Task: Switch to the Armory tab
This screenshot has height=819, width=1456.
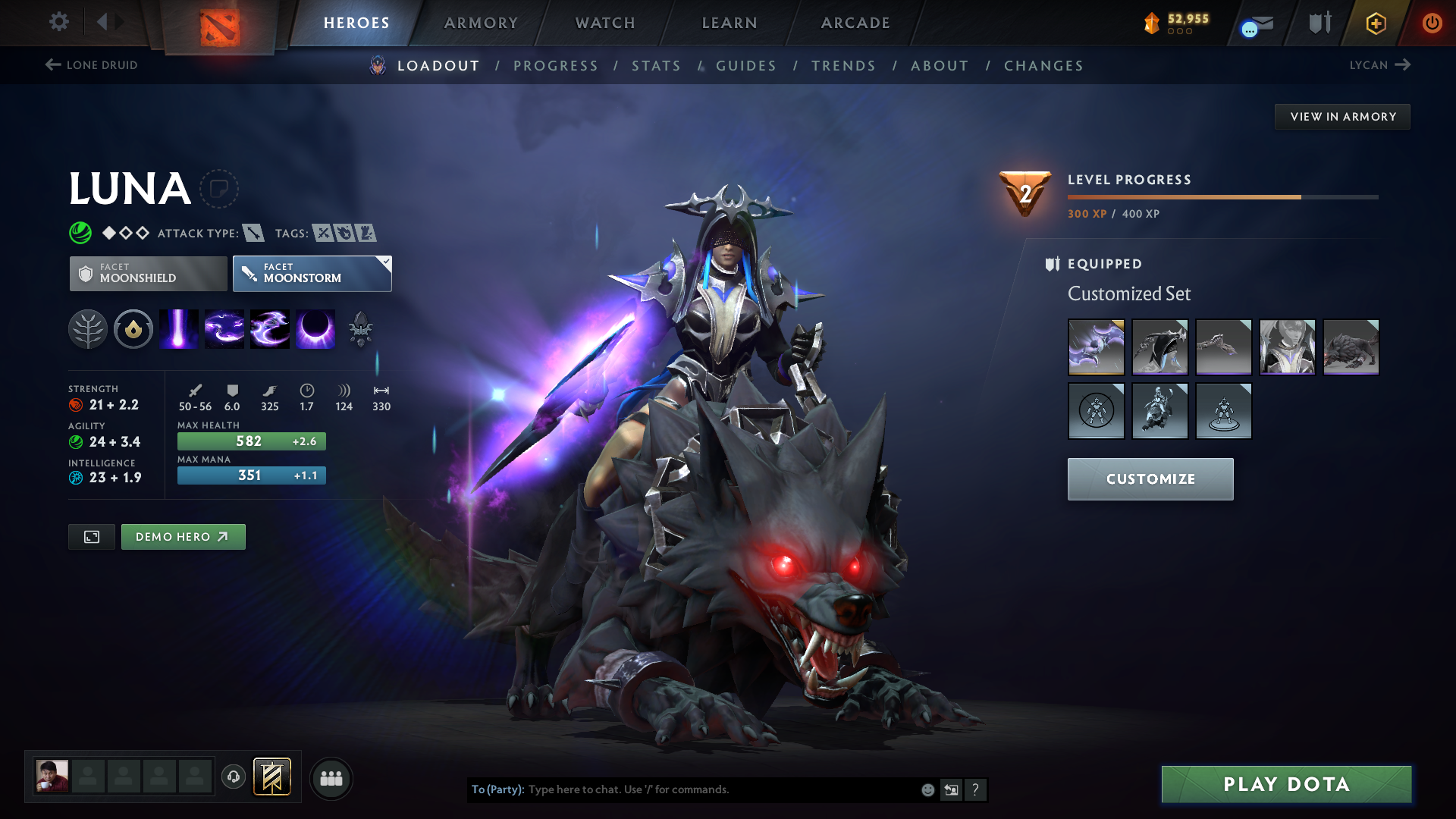Action: point(481,23)
